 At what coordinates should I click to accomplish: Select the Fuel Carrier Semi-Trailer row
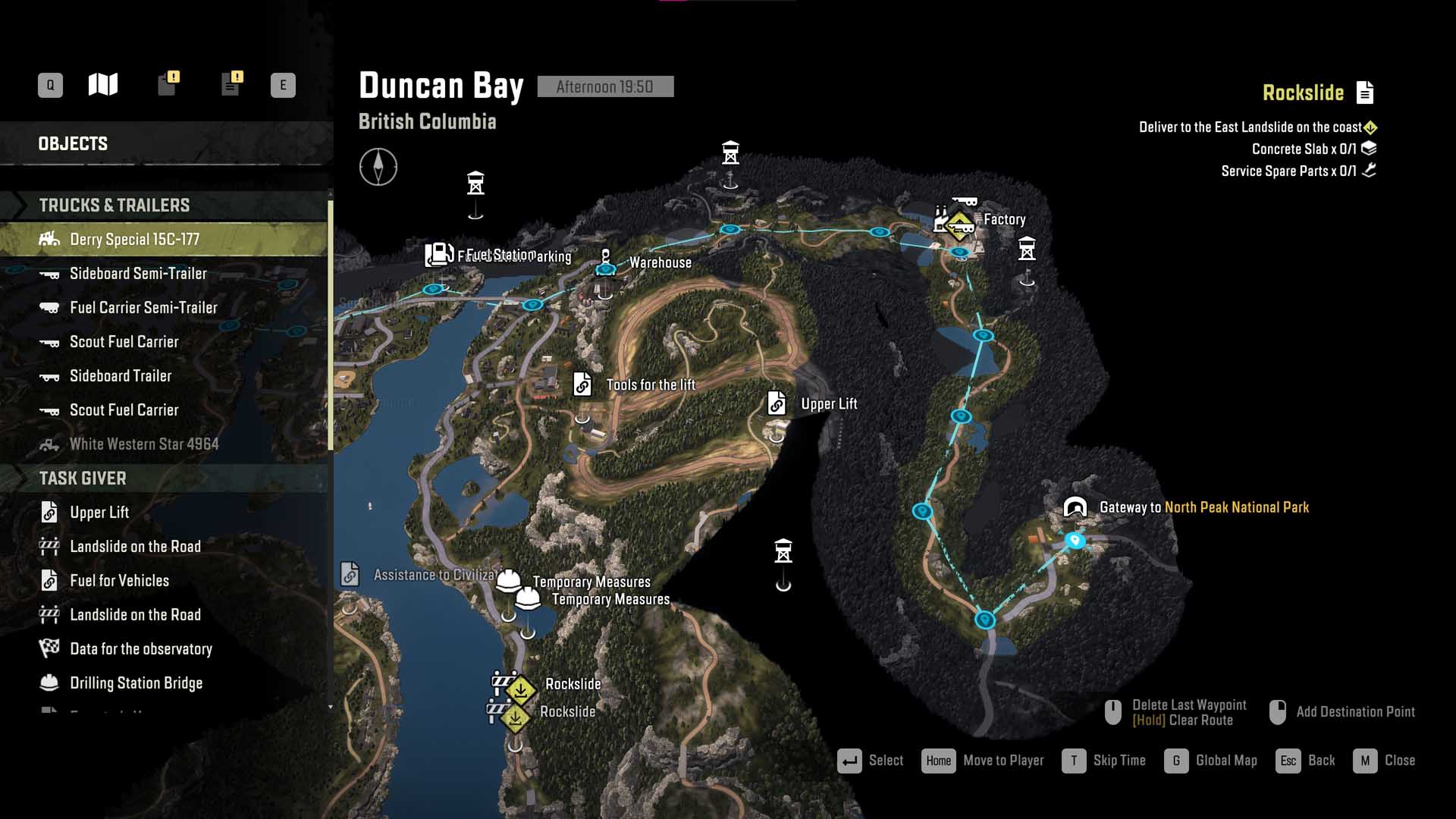[x=143, y=308]
